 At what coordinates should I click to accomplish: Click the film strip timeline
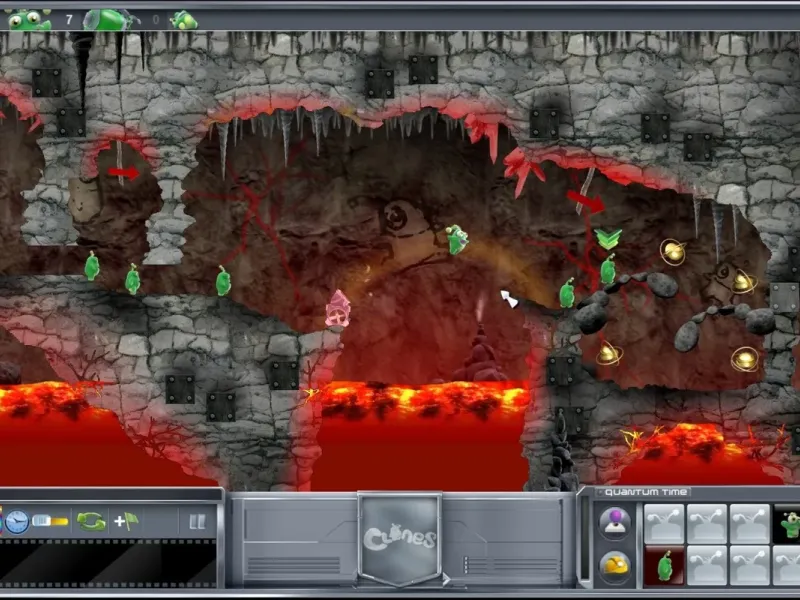108,563
